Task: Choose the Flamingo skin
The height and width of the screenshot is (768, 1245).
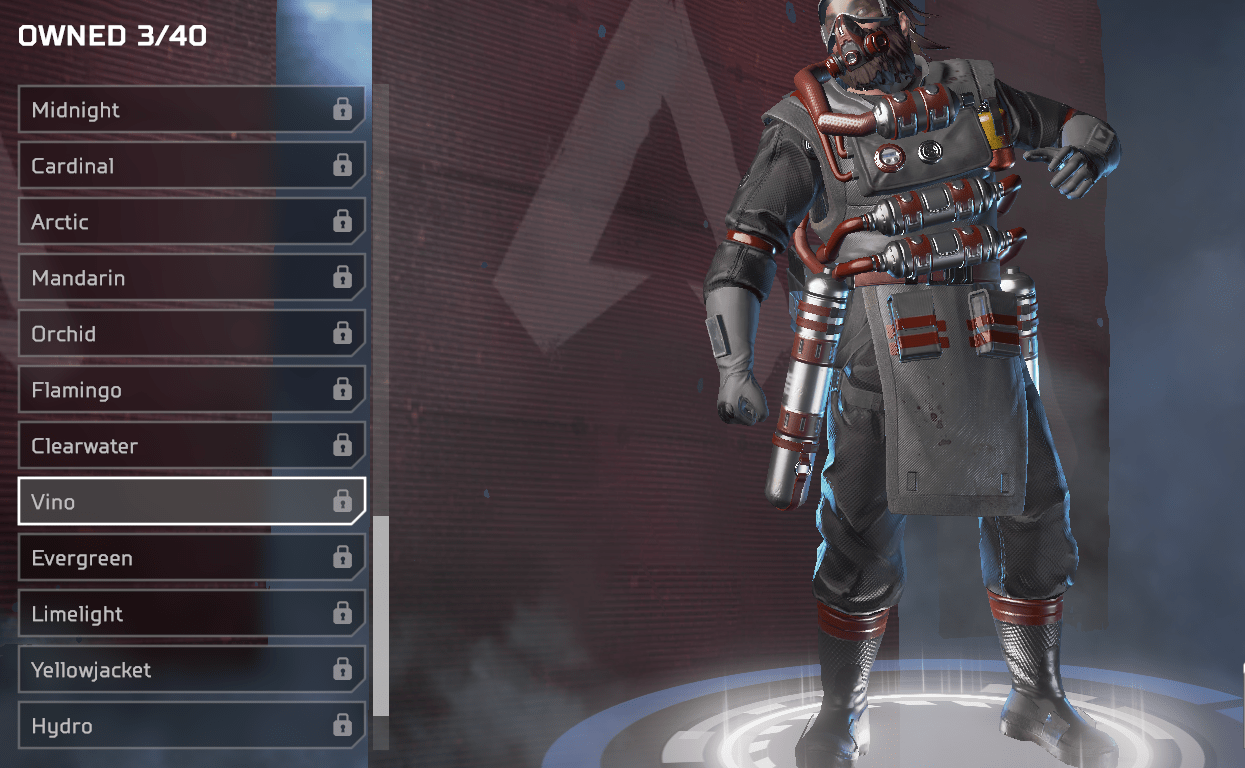Action: coord(190,390)
